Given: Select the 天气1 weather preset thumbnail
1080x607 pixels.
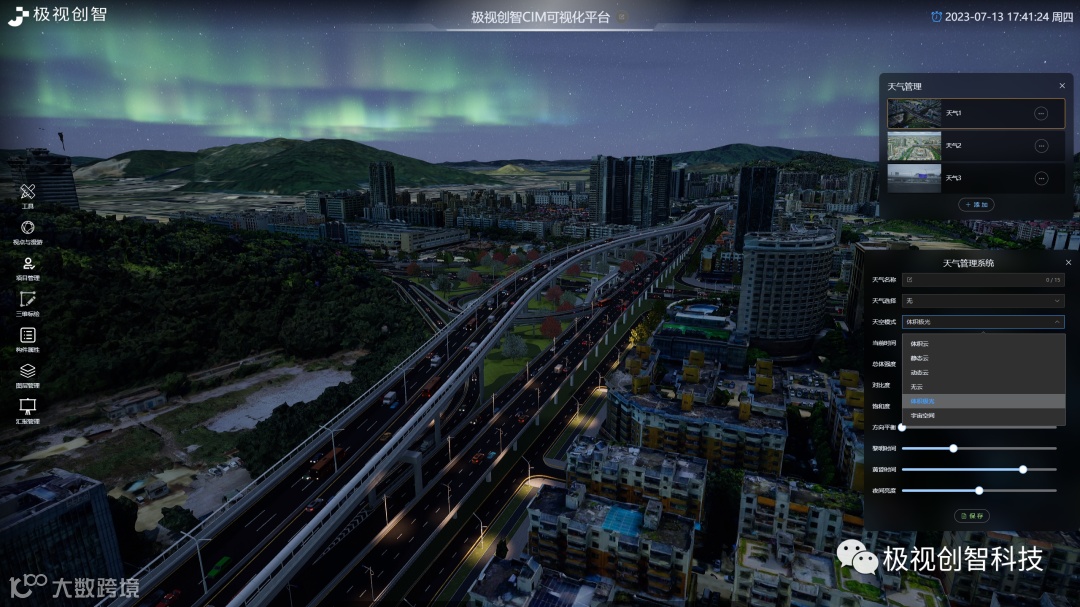Looking at the screenshot, I should click(x=914, y=113).
